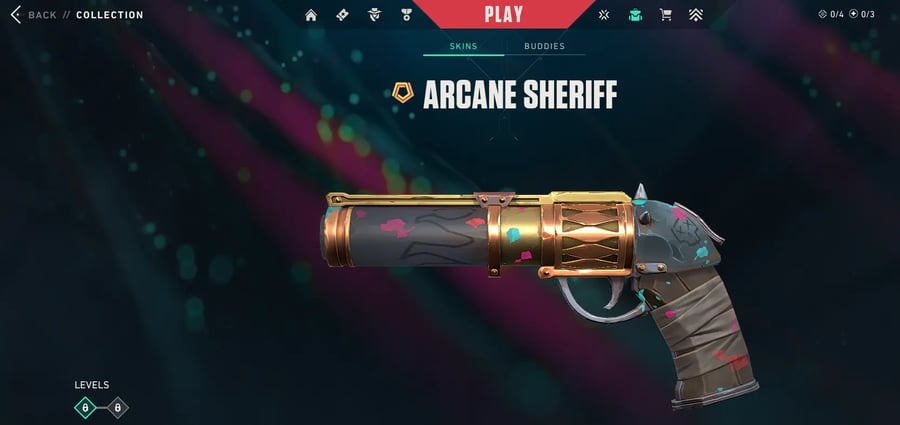The width and height of the screenshot is (900, 425).
Task: Open the agents icon with hat
Action: click(x=374, y=15)
